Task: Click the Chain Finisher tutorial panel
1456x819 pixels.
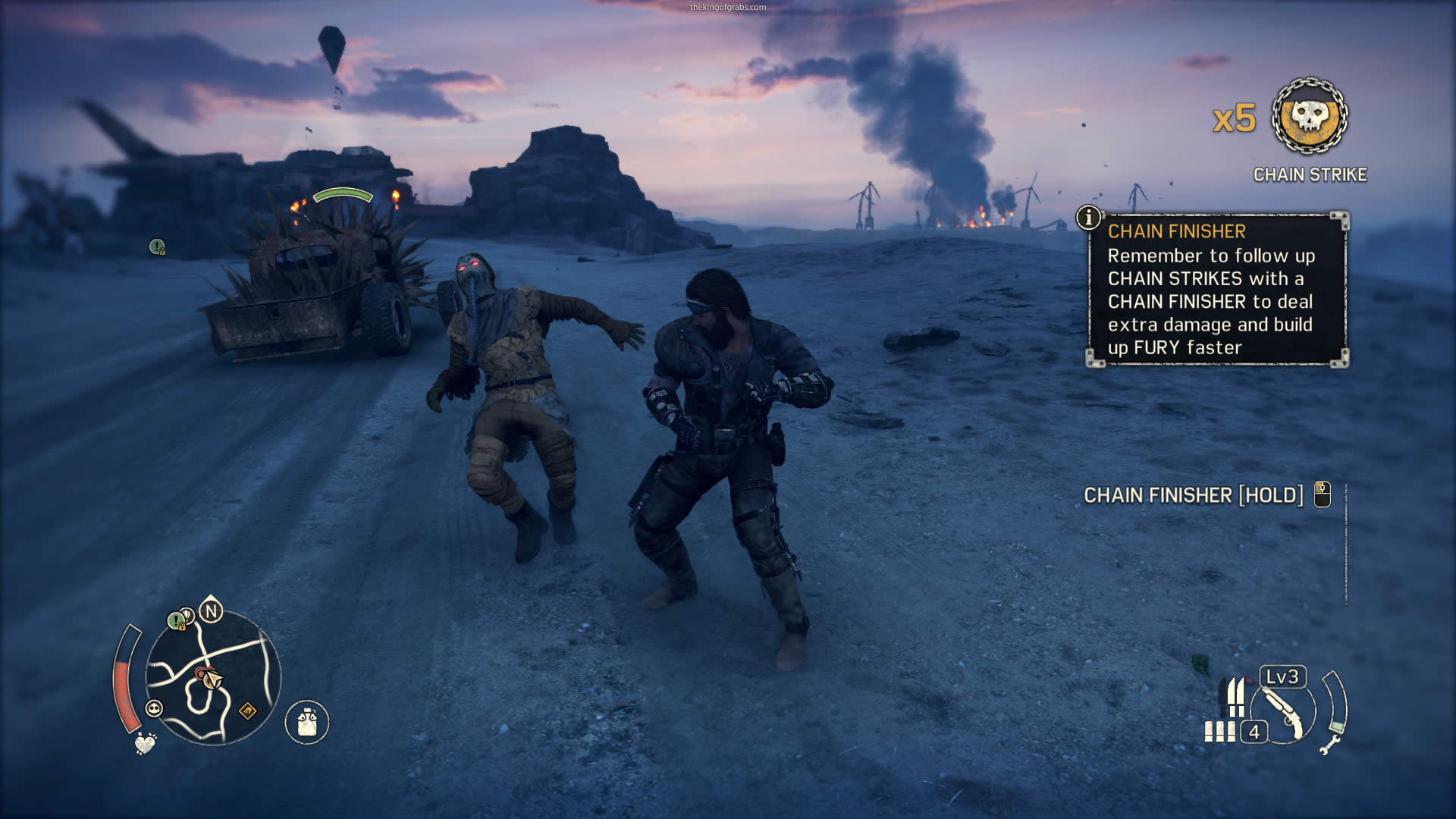Action: pos(1218,290)
